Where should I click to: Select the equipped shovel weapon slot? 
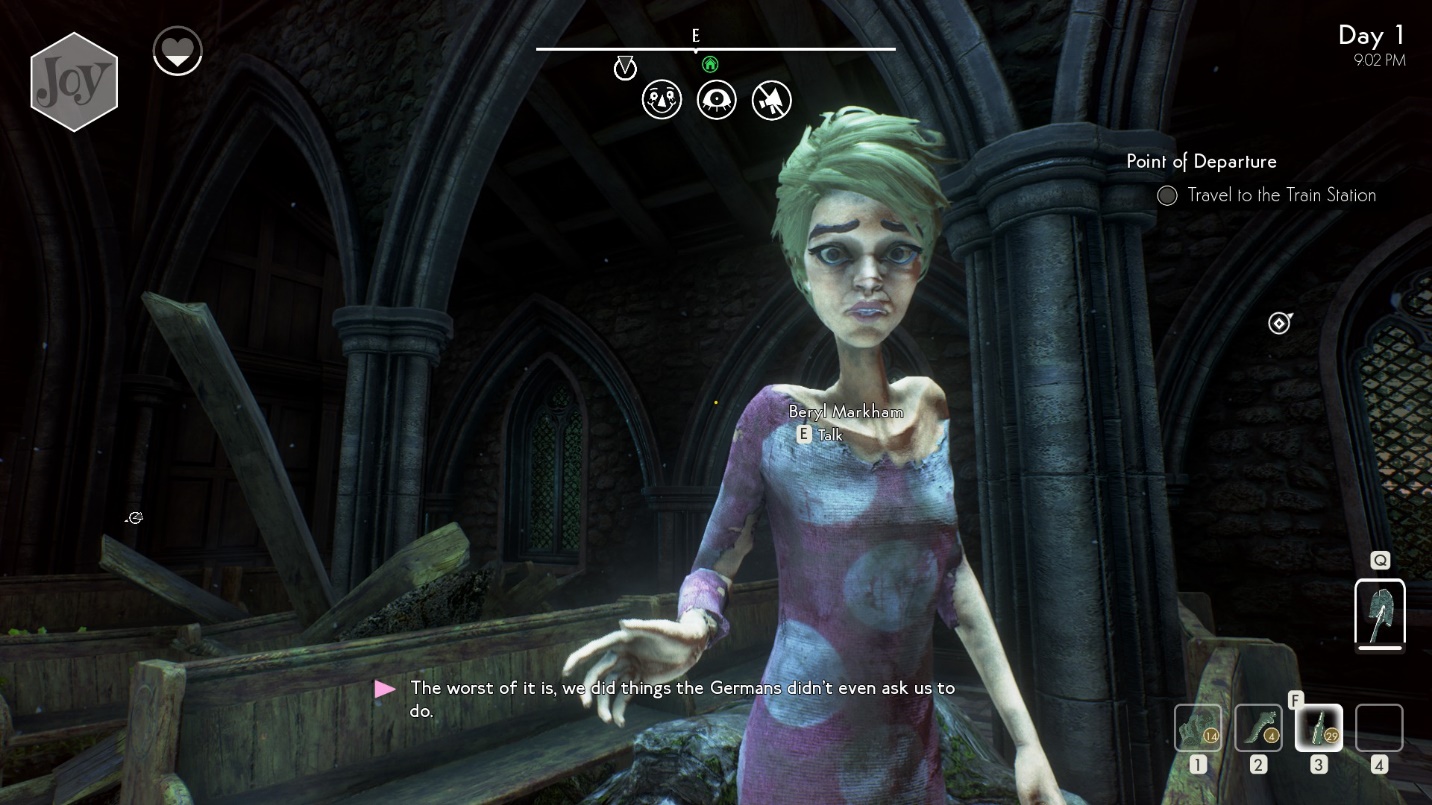(x=1380, y=613)
